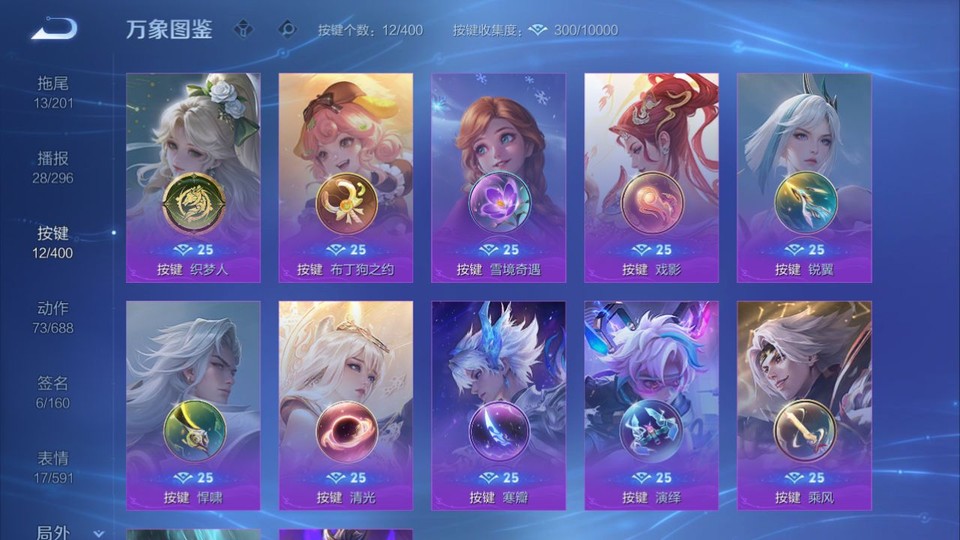This screenshot has height=540, width=960.
Task: Select the 按键 category tab
Action: 53,242
